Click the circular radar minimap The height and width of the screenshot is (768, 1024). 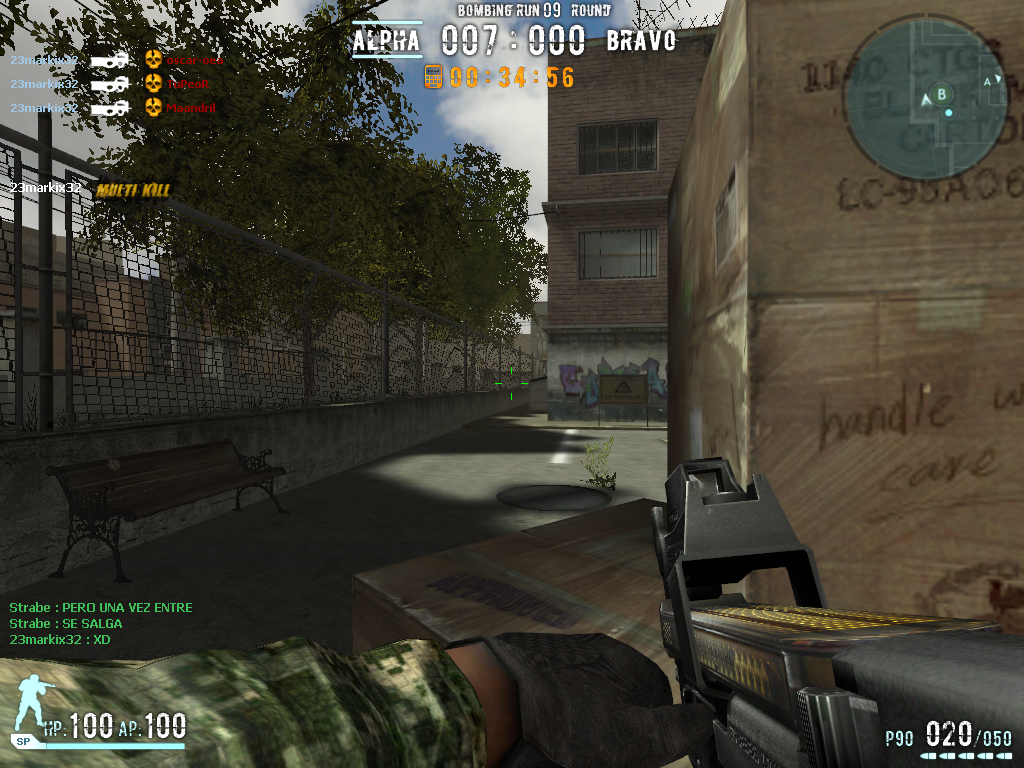coord(925,96)
